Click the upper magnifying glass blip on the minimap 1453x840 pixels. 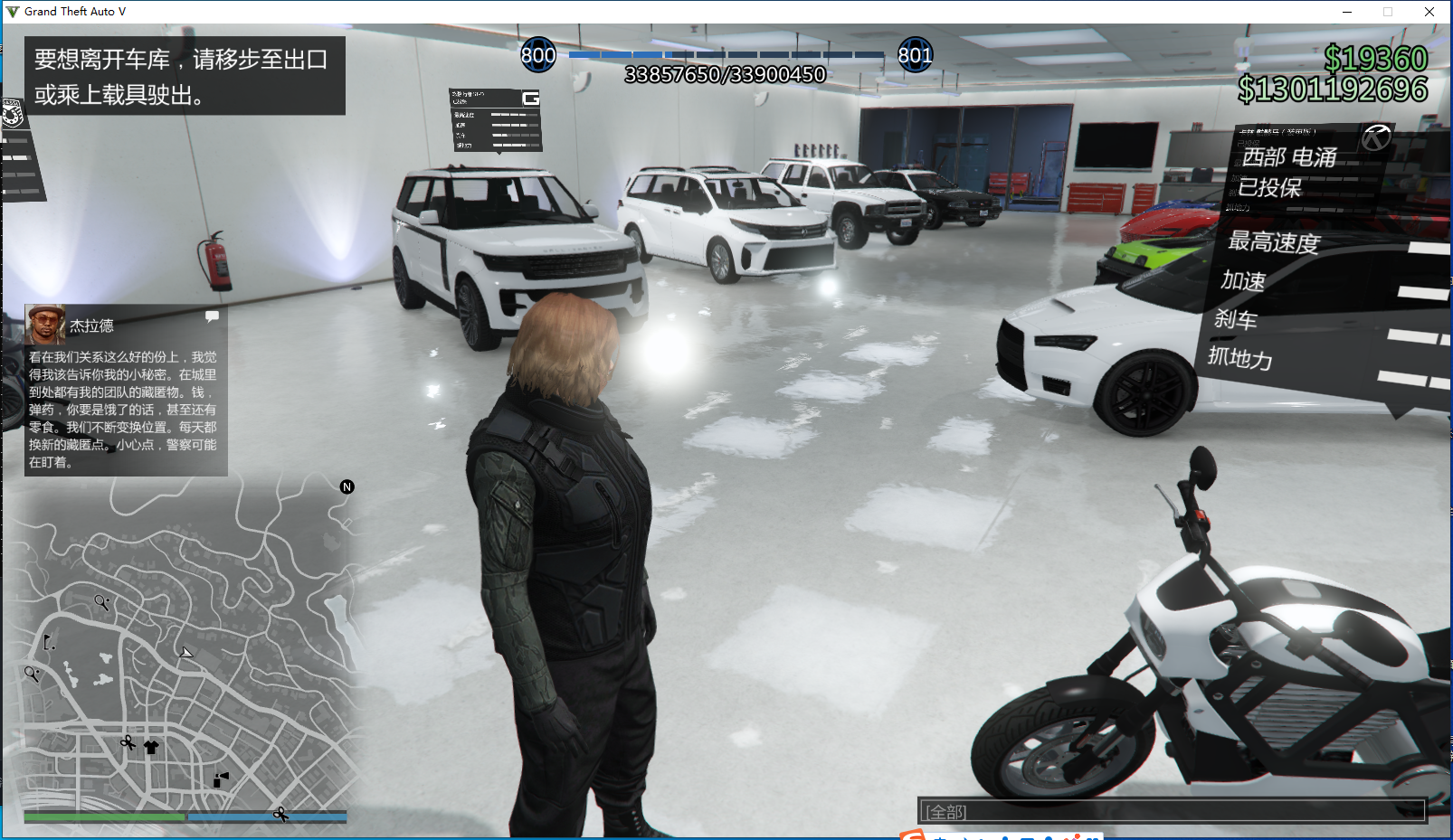(x=100, y=600)
